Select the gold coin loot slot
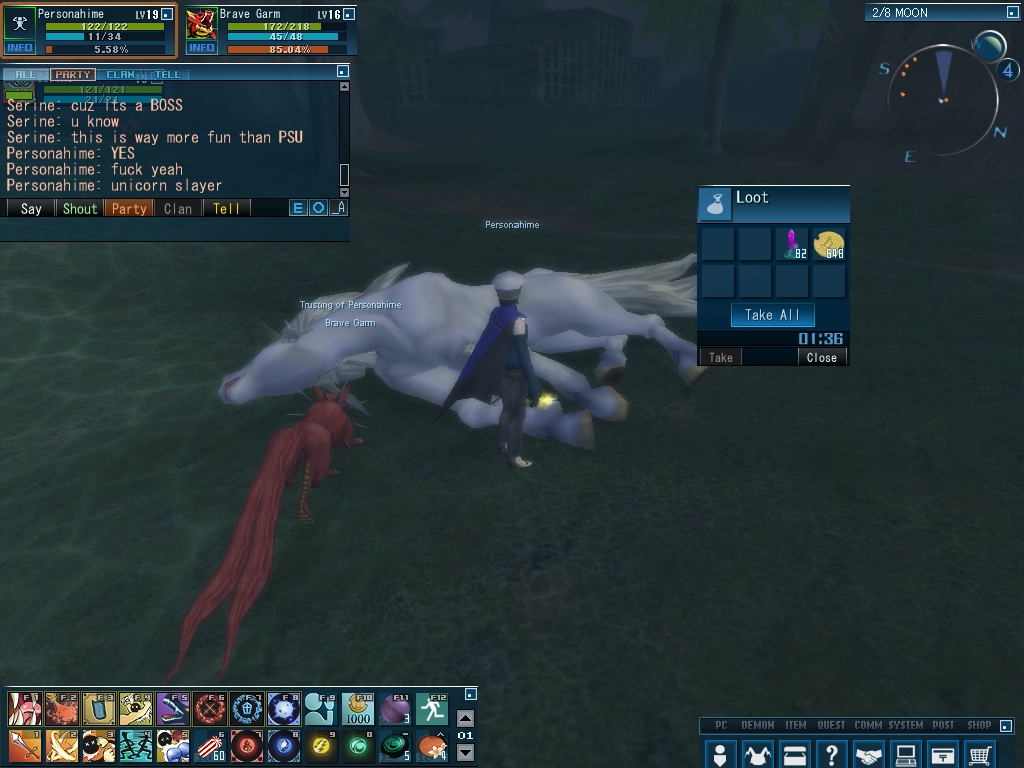 [829, 244]
